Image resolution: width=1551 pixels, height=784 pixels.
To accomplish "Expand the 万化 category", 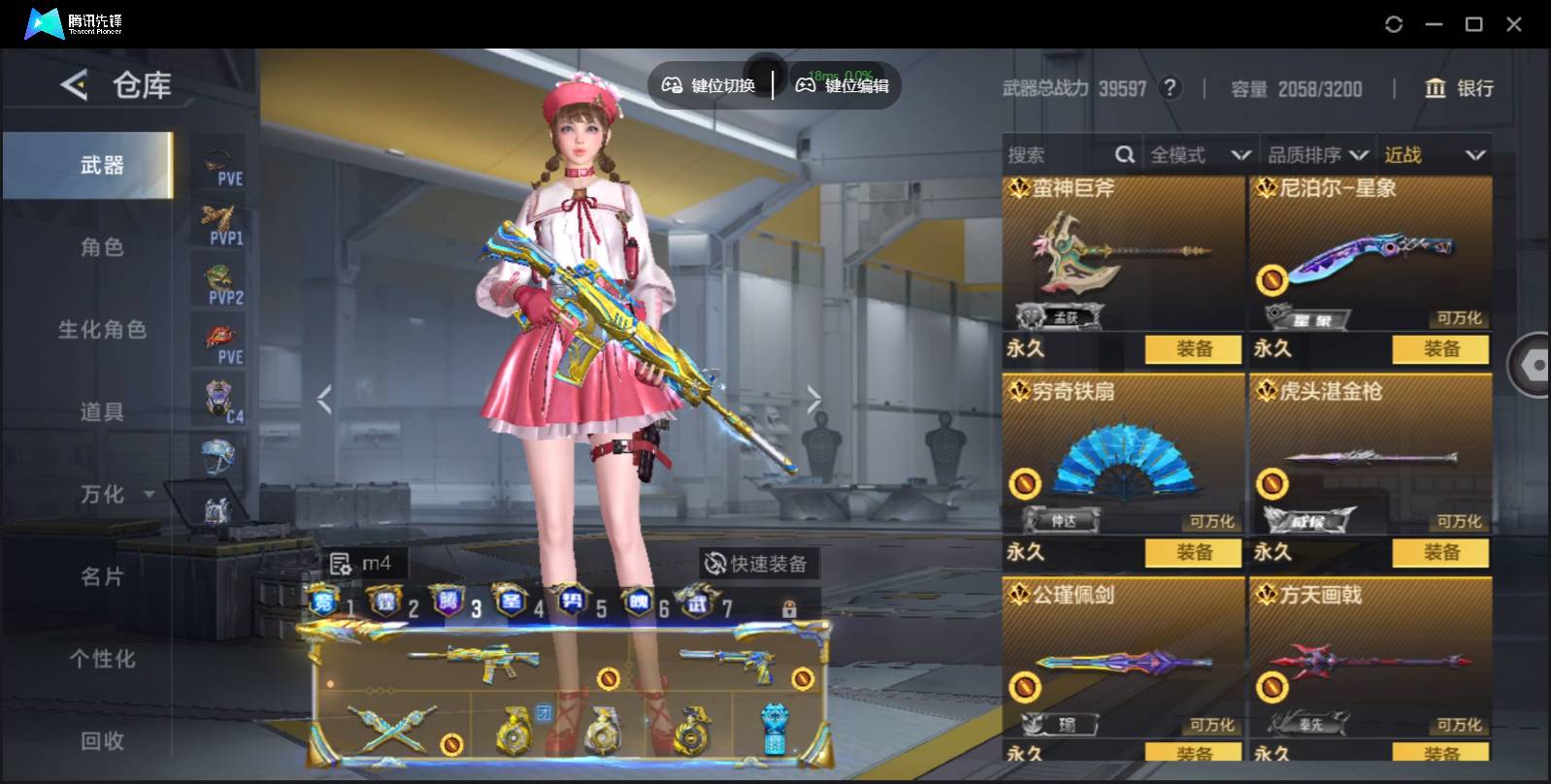I will pyautogui.click(x=116, y=495).
